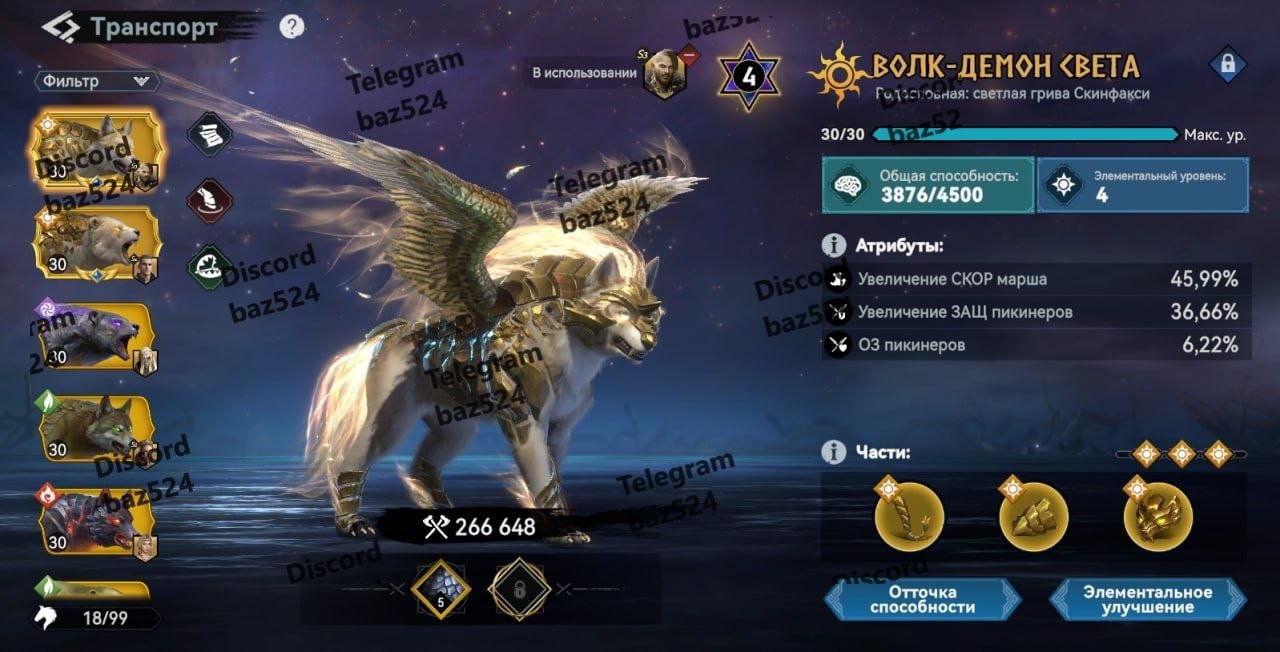The width and height of the screenshot is (1280, 652).
Task: Open Оtточка способности button
Action: point(922,599)
